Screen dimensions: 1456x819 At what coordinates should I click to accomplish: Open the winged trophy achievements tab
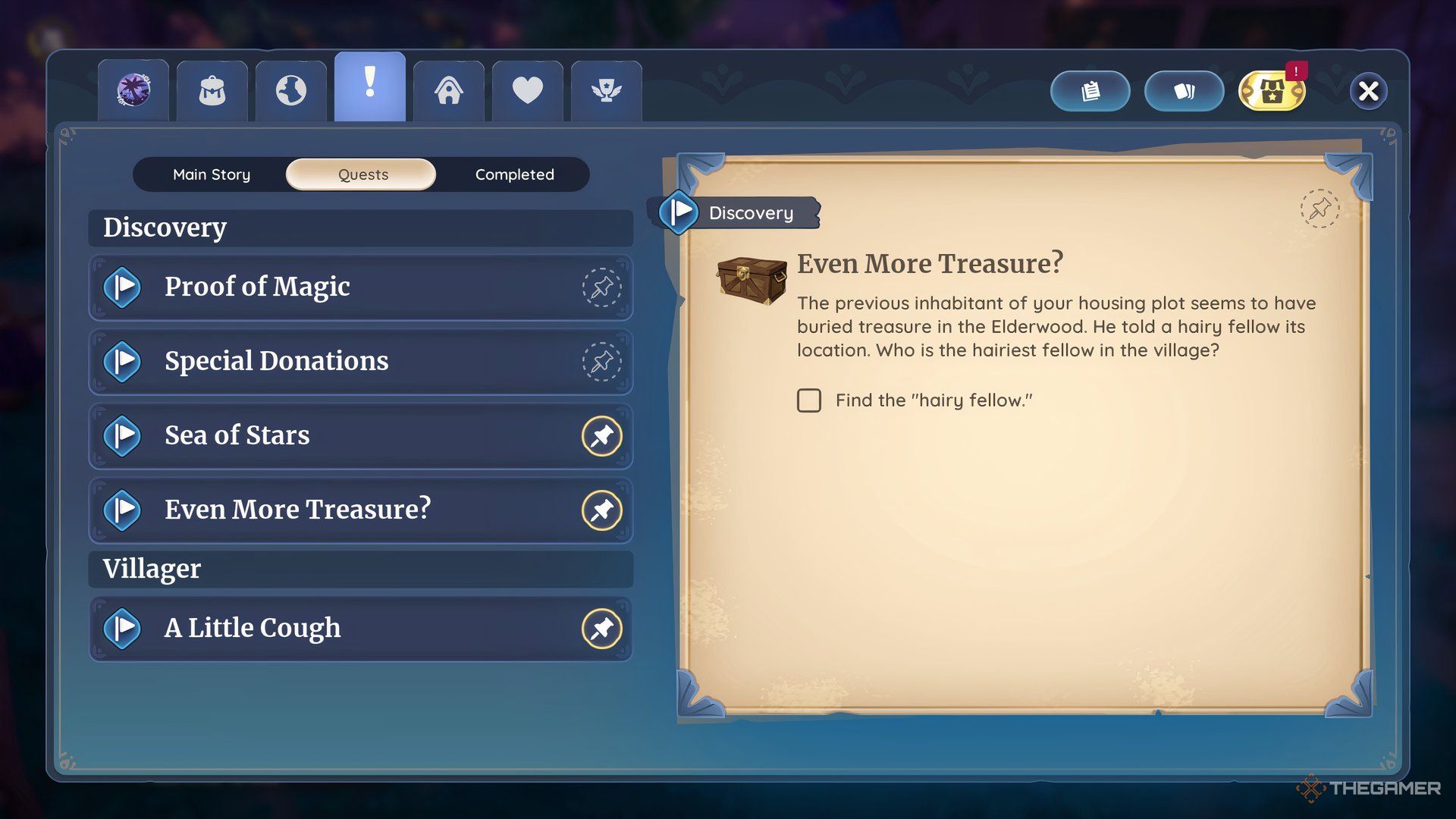606,91
